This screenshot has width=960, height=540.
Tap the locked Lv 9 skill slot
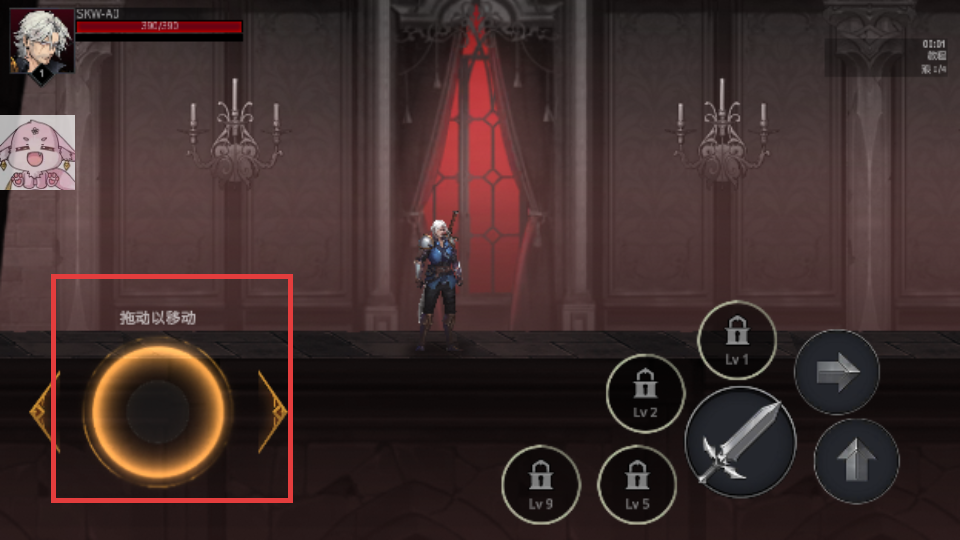(x=540, y=484)
